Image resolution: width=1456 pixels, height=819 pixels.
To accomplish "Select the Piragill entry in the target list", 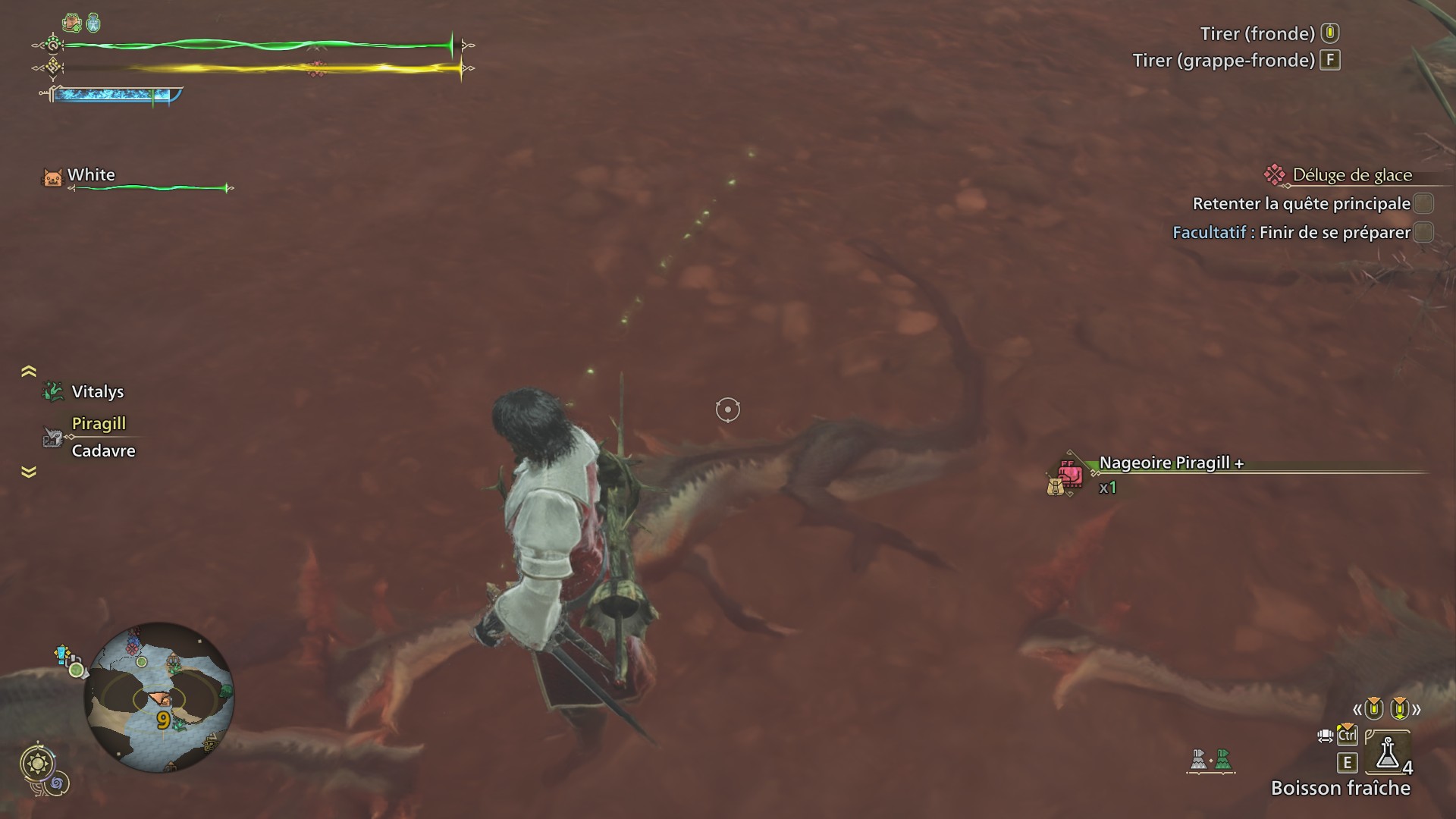I will coord(98,424).
